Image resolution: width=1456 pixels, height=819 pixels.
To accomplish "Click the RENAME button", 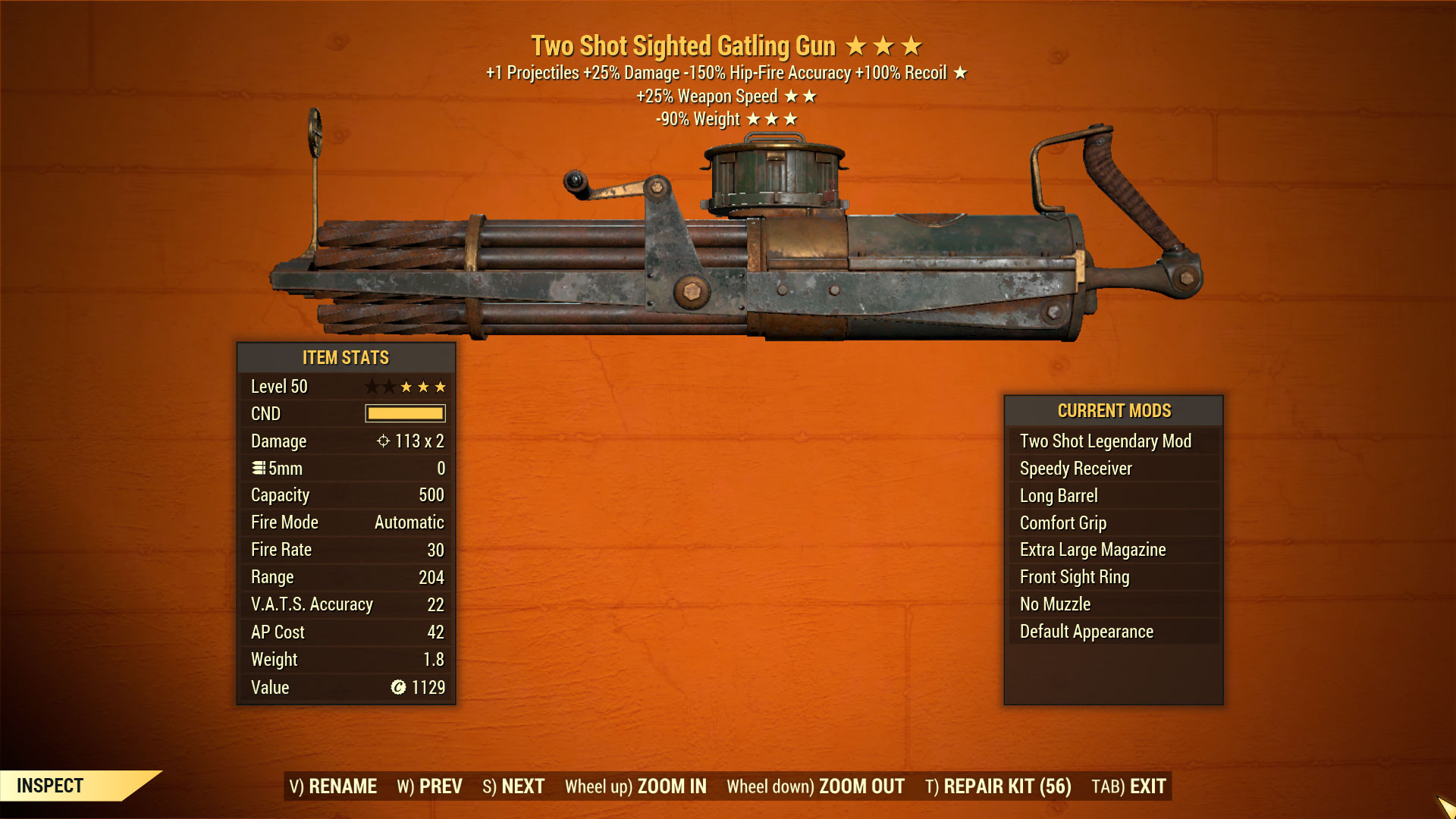I will coord(333,786).
